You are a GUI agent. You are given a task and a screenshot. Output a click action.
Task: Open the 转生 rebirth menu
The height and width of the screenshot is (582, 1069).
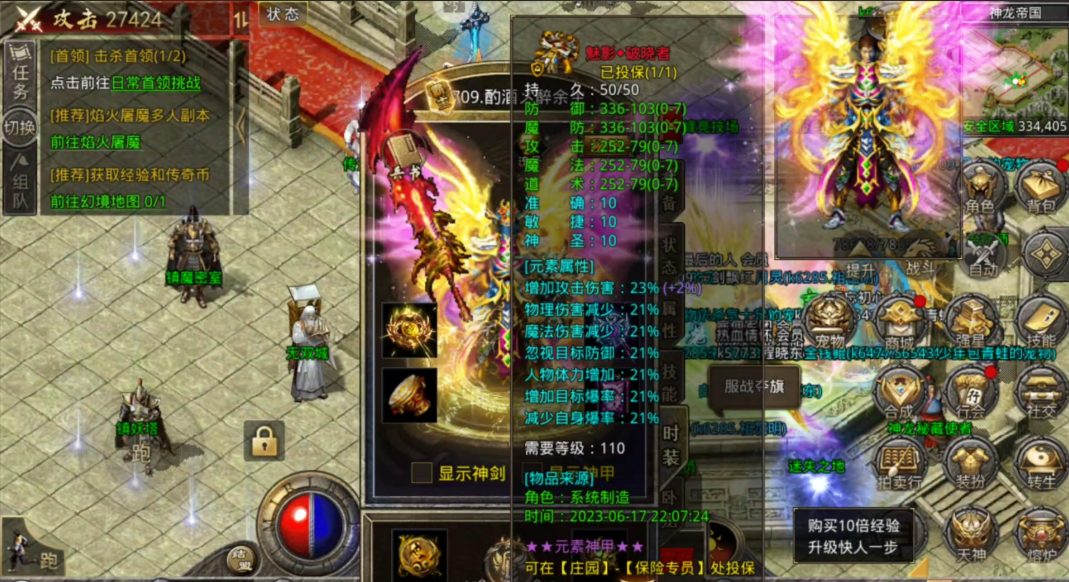point(1041,462)
